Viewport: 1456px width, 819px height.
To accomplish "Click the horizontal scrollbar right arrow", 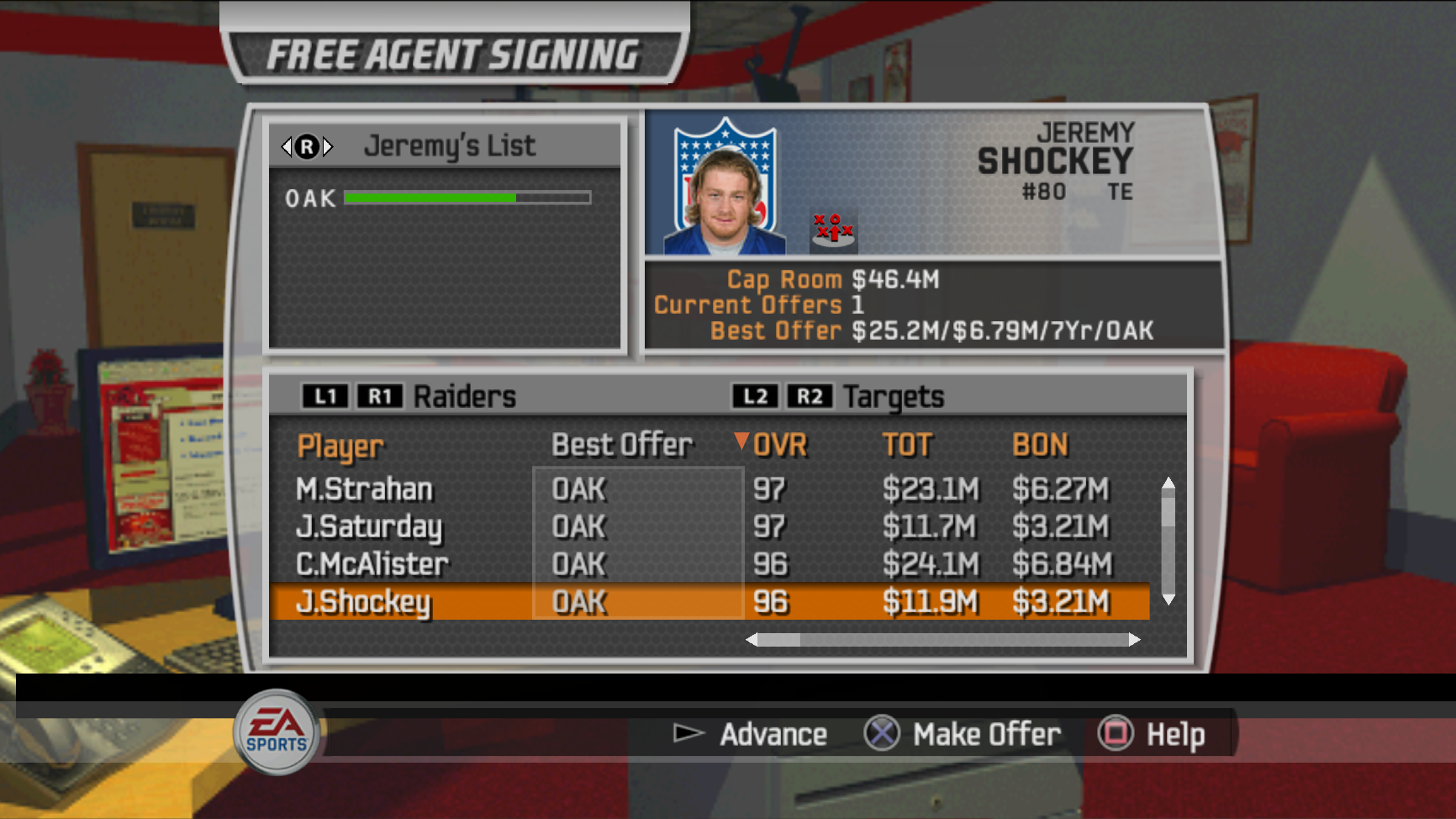I will coord(1134,640).
